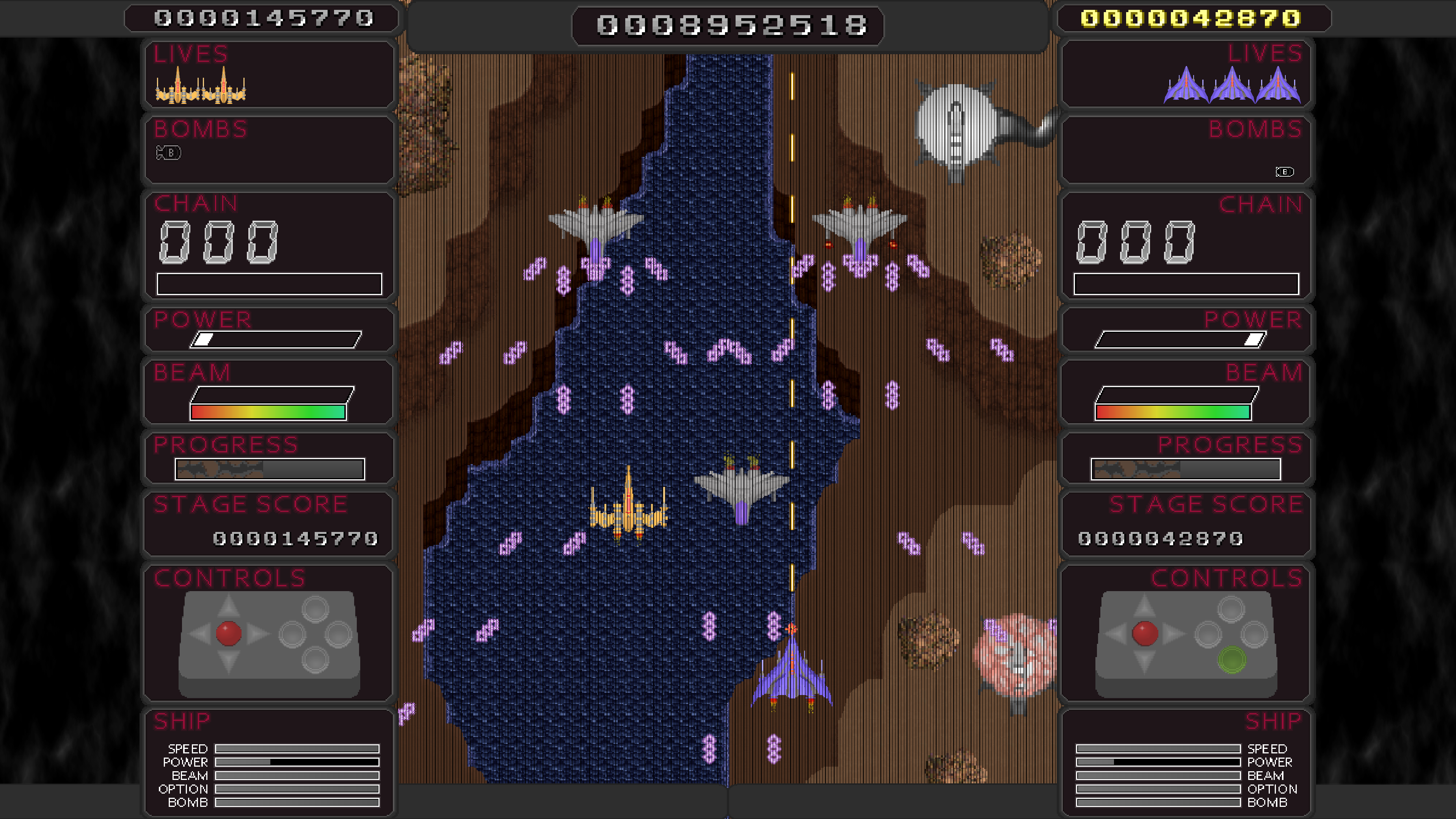
Task: Select the stage progress map beside orange ship's score
Action: tap(270, 469)
